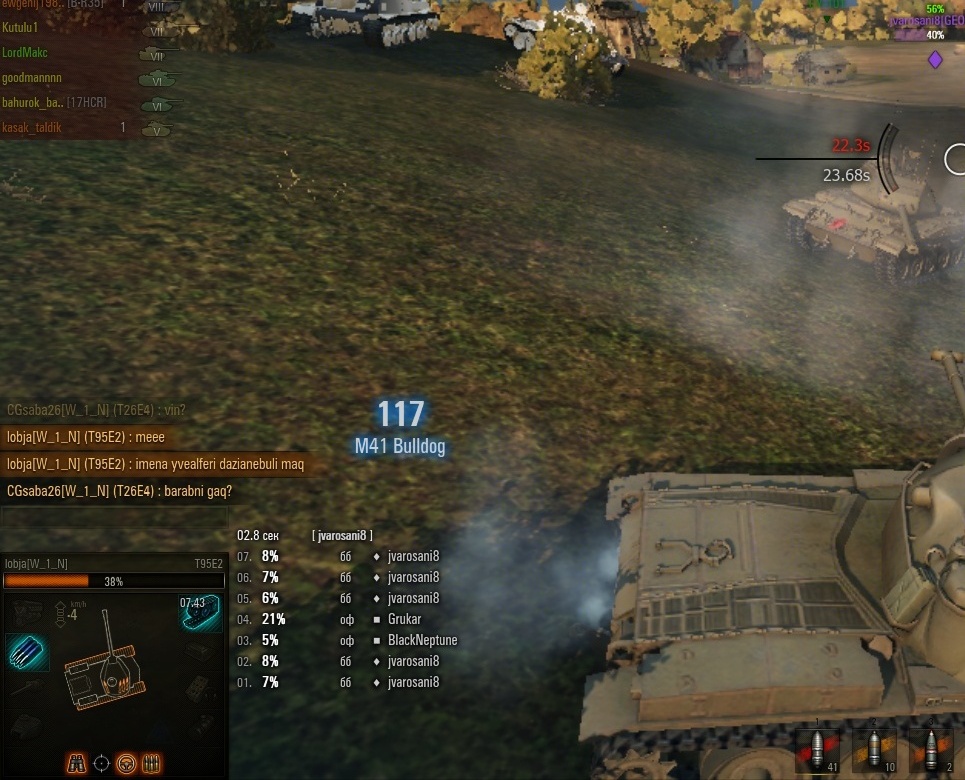Select the steering wheel driver crew icon

tap(126, 763)
